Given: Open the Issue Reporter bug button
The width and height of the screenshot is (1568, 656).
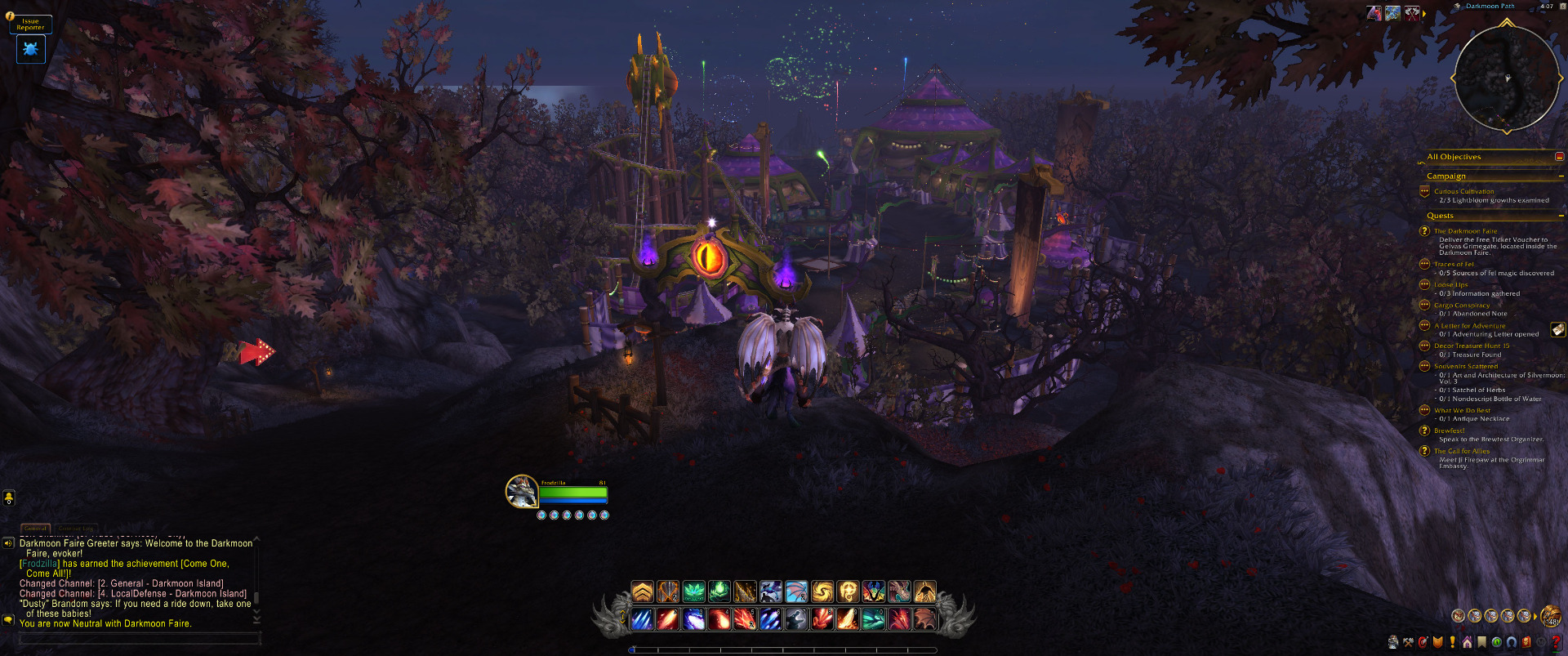Looking at the screenshot, I should 30,49.
